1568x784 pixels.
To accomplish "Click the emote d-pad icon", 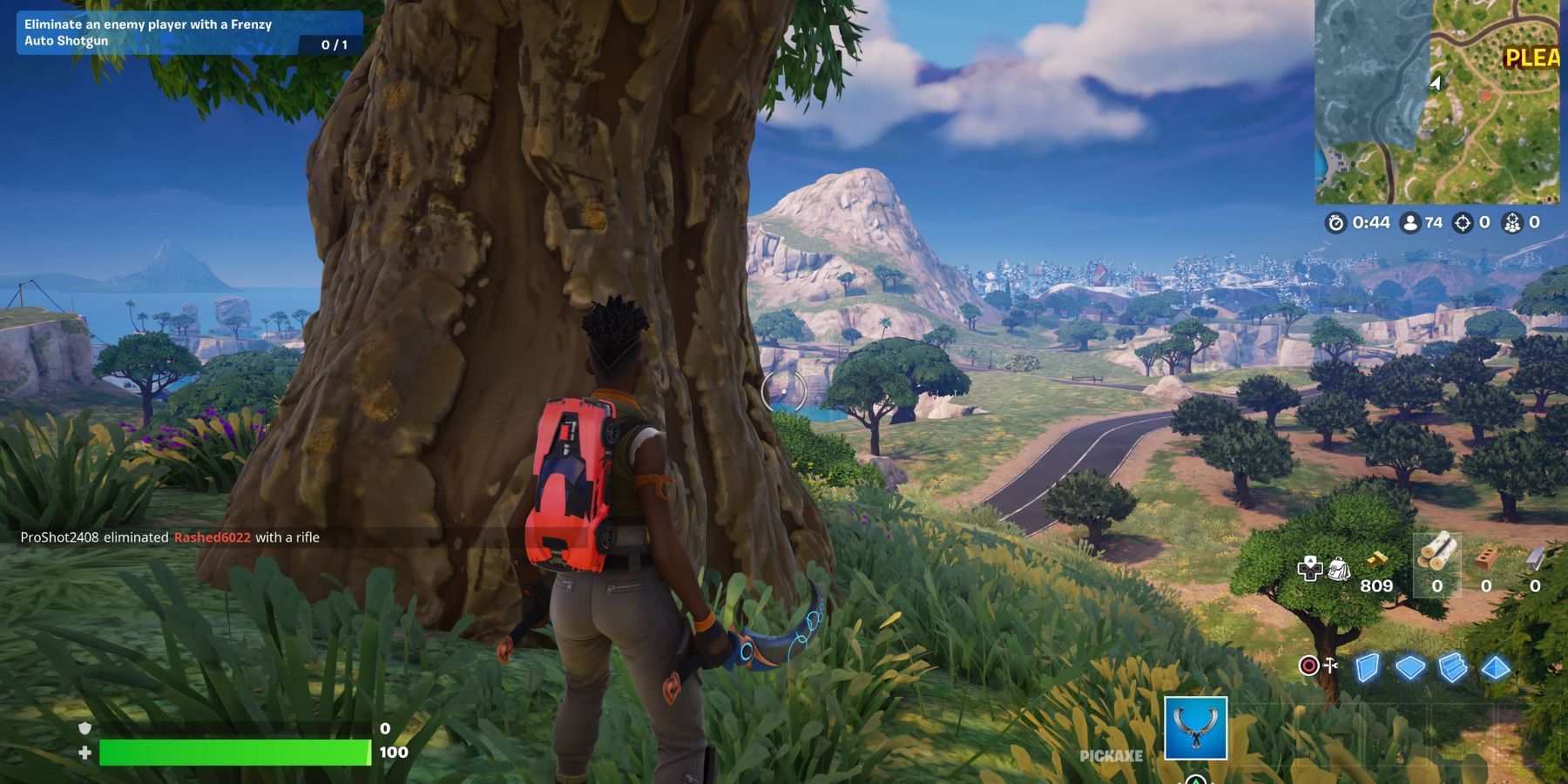I will point(1310,569).
